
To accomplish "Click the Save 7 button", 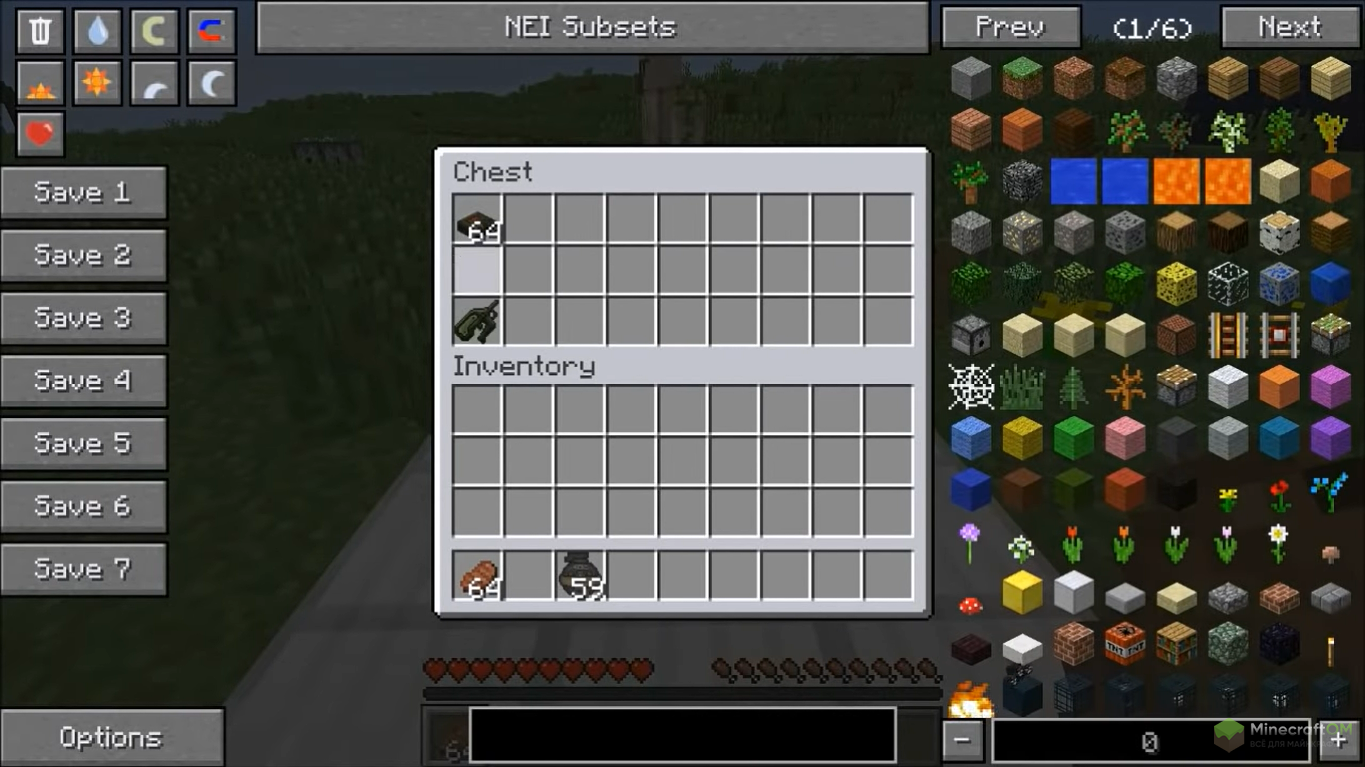I will coord(83,569).
